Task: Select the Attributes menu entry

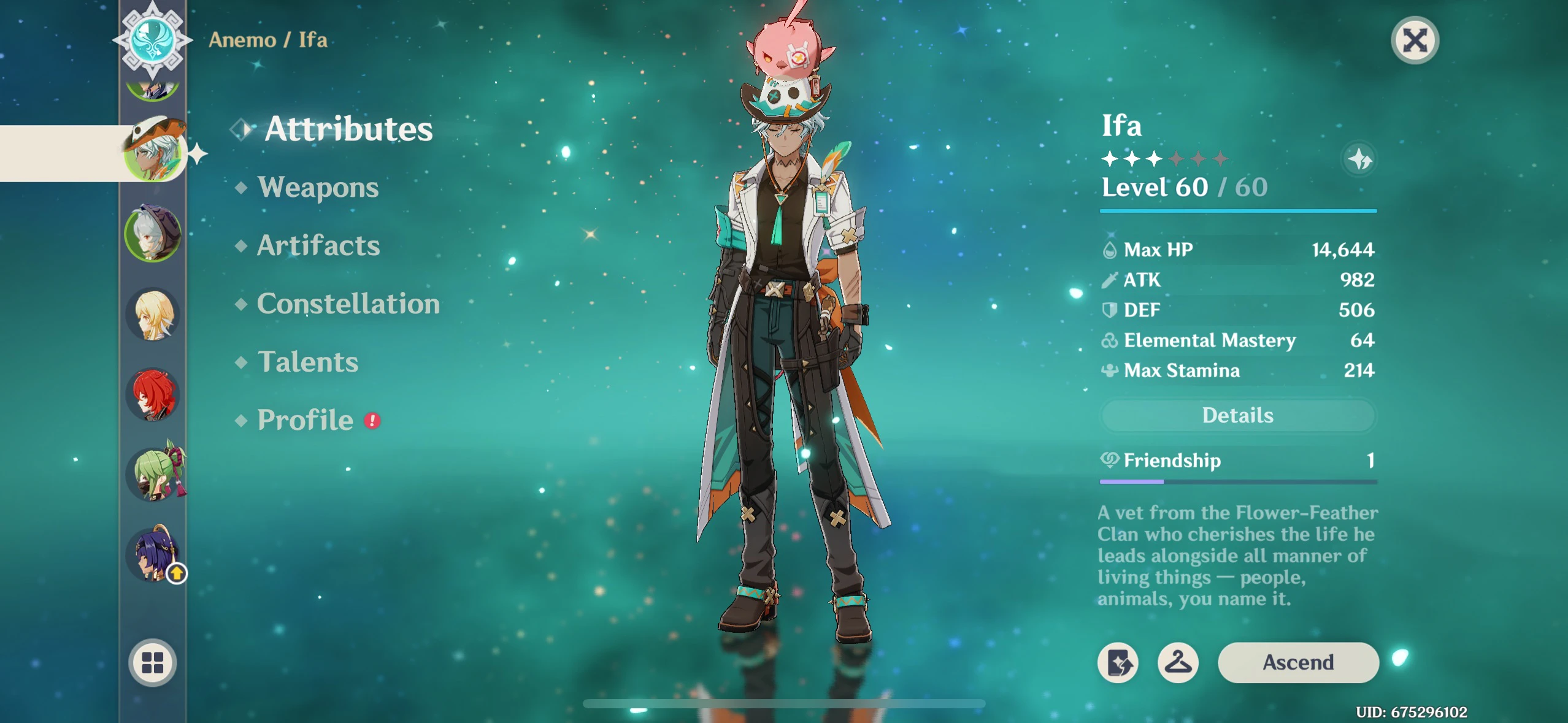Action: pyautogui.click(x=348, y=129)
